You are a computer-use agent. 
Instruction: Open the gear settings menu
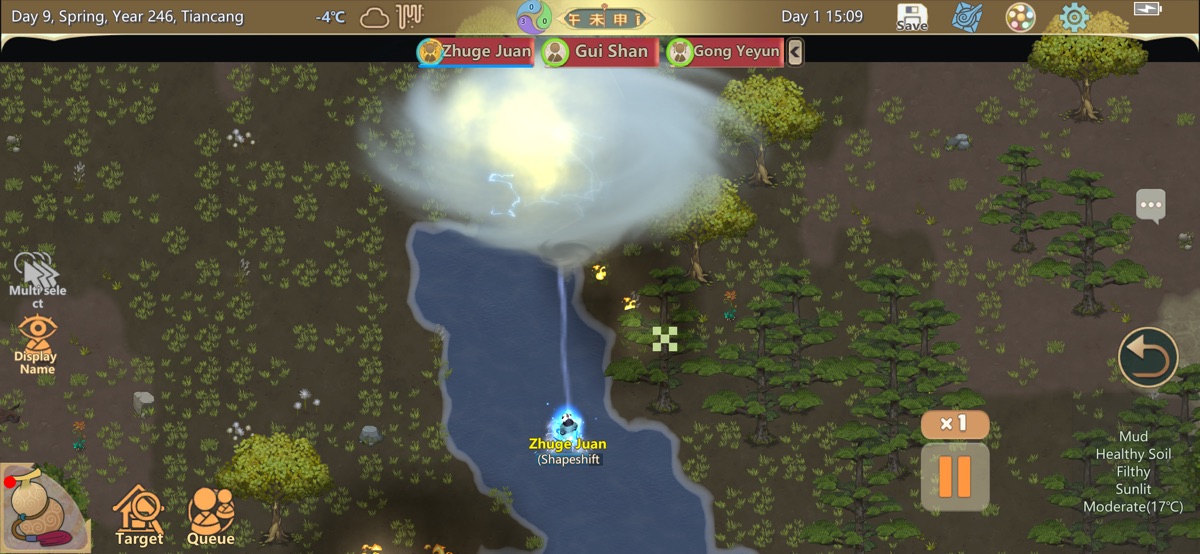[1074, 17]
